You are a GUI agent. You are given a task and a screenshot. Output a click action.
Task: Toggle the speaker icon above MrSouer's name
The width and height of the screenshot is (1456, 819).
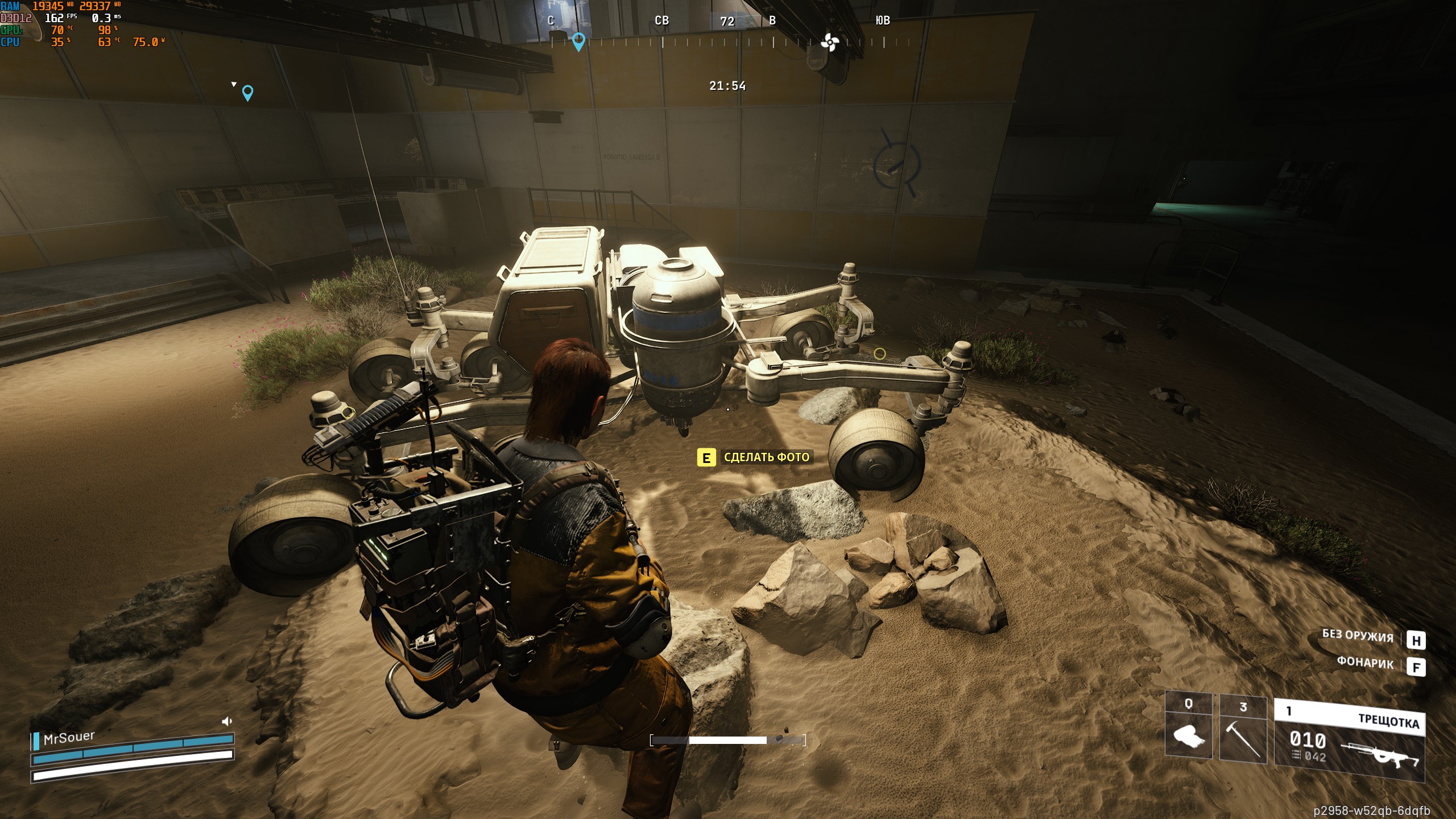227,722
